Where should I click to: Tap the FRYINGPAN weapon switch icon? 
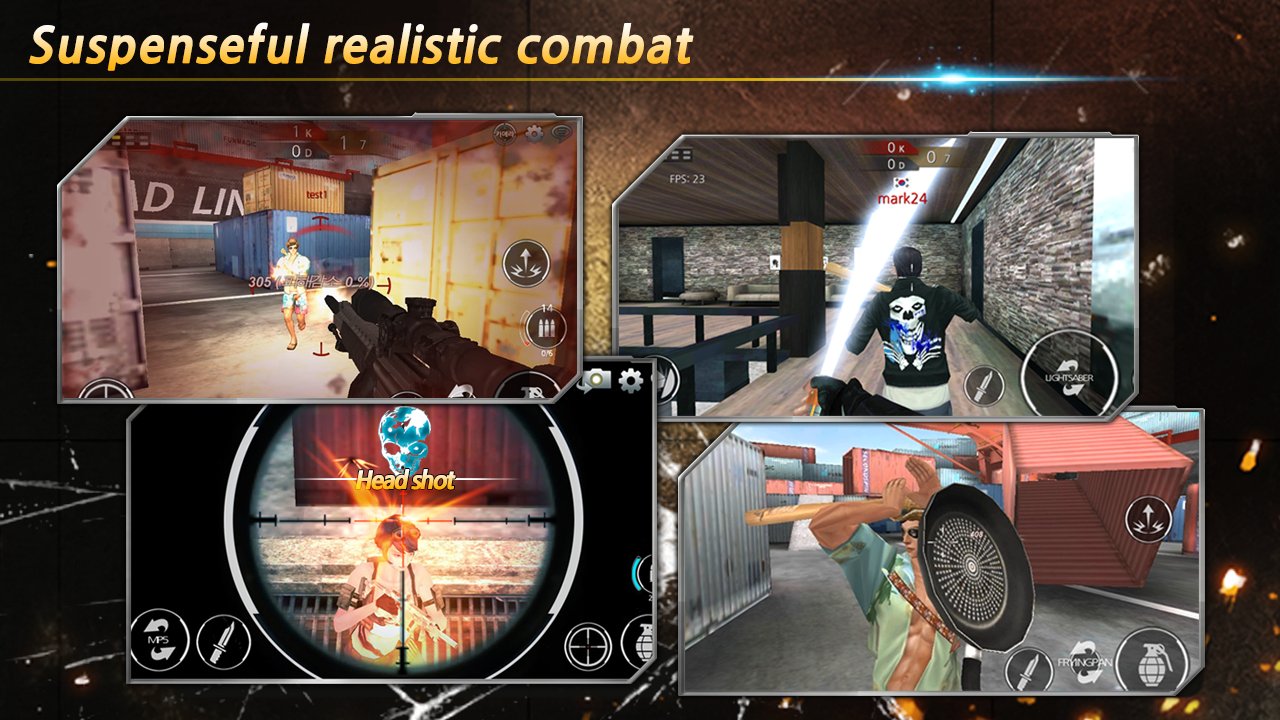coord(1084,662)
